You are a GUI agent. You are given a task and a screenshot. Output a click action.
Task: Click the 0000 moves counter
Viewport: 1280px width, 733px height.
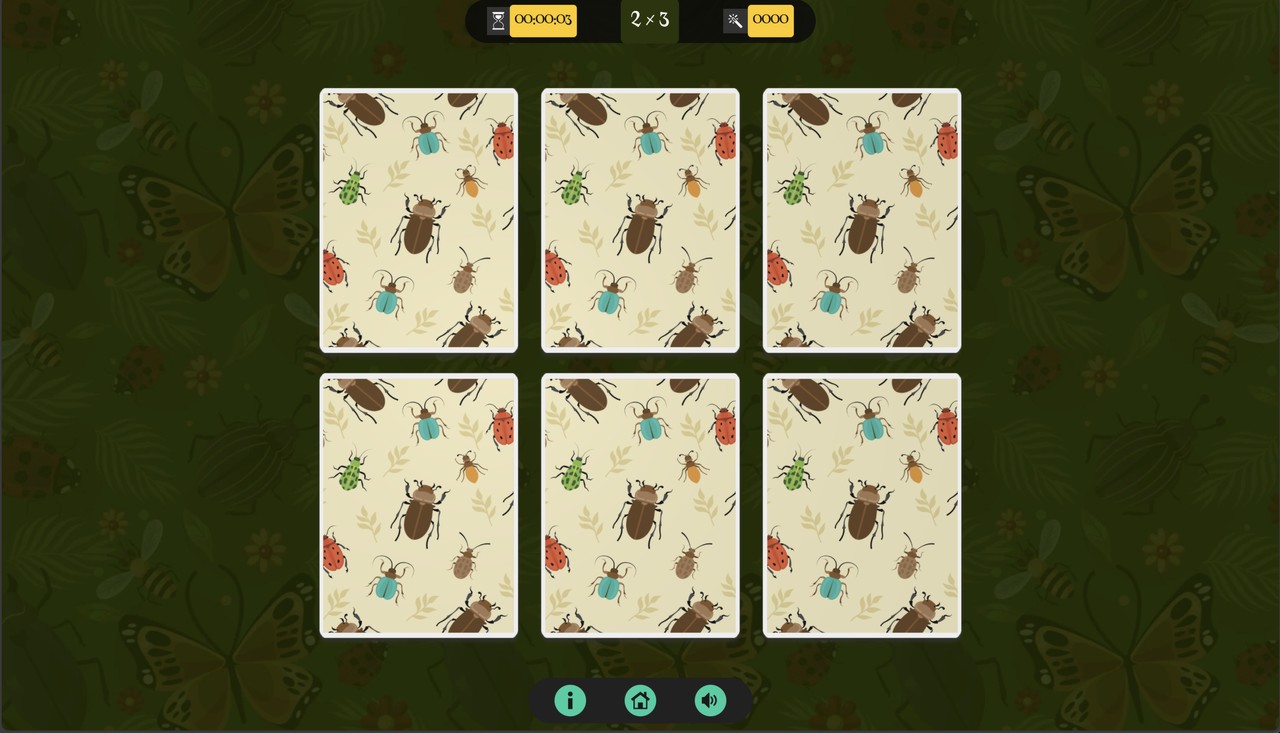[771, 20]
